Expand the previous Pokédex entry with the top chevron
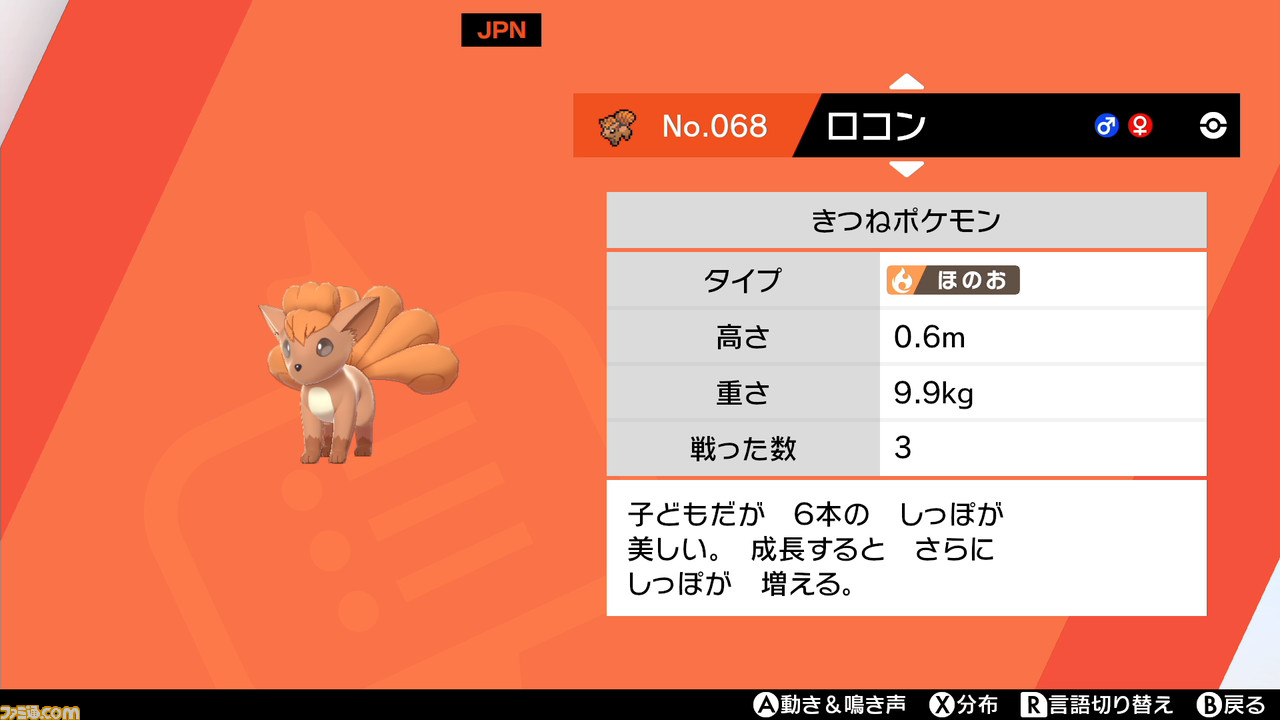Screen dimensions: 1280x720 [x=906, y=83]
